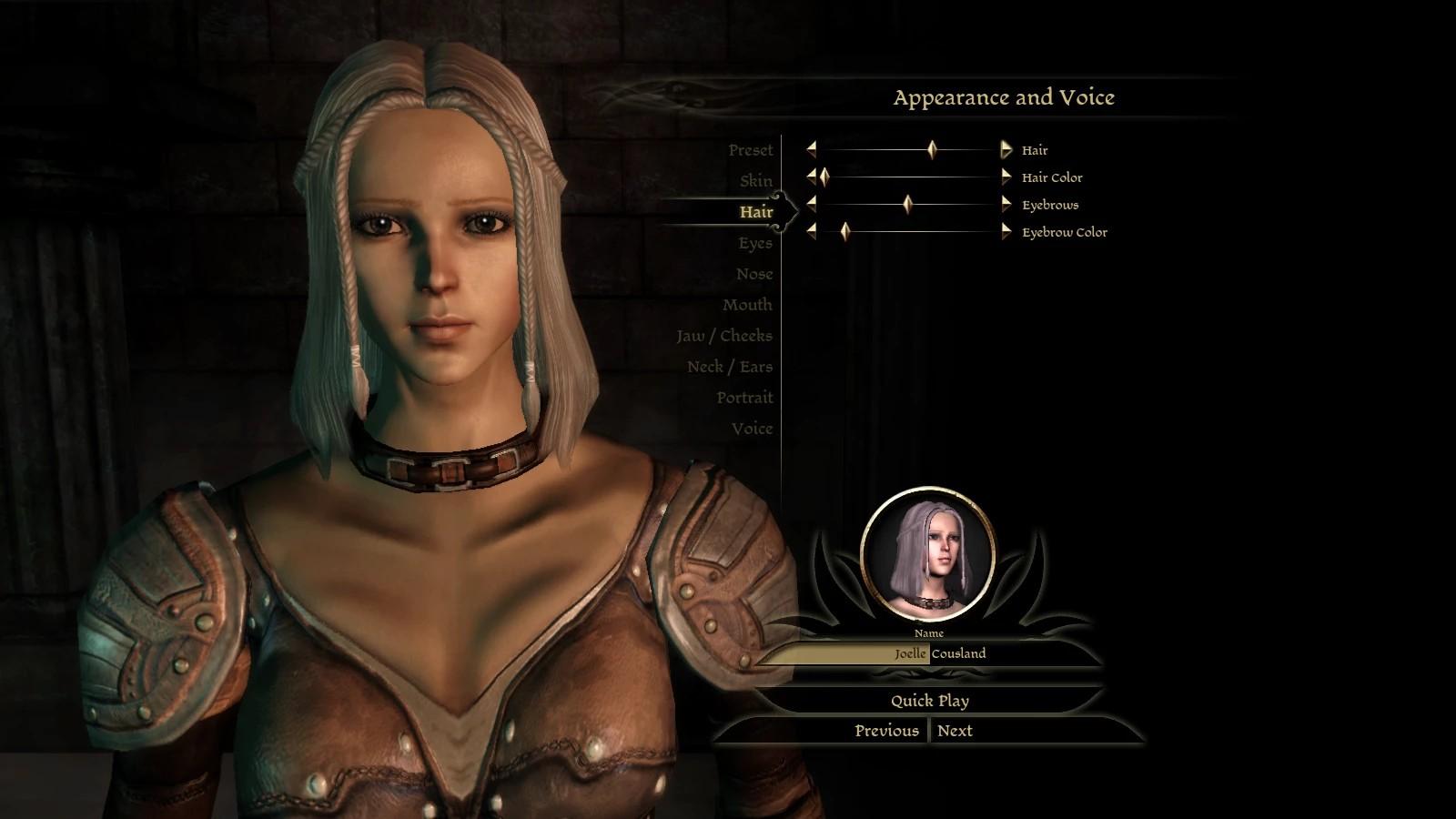Open Neck / Ears options
The width and height of the screenshot is (1456, 819).
point(729,367)
